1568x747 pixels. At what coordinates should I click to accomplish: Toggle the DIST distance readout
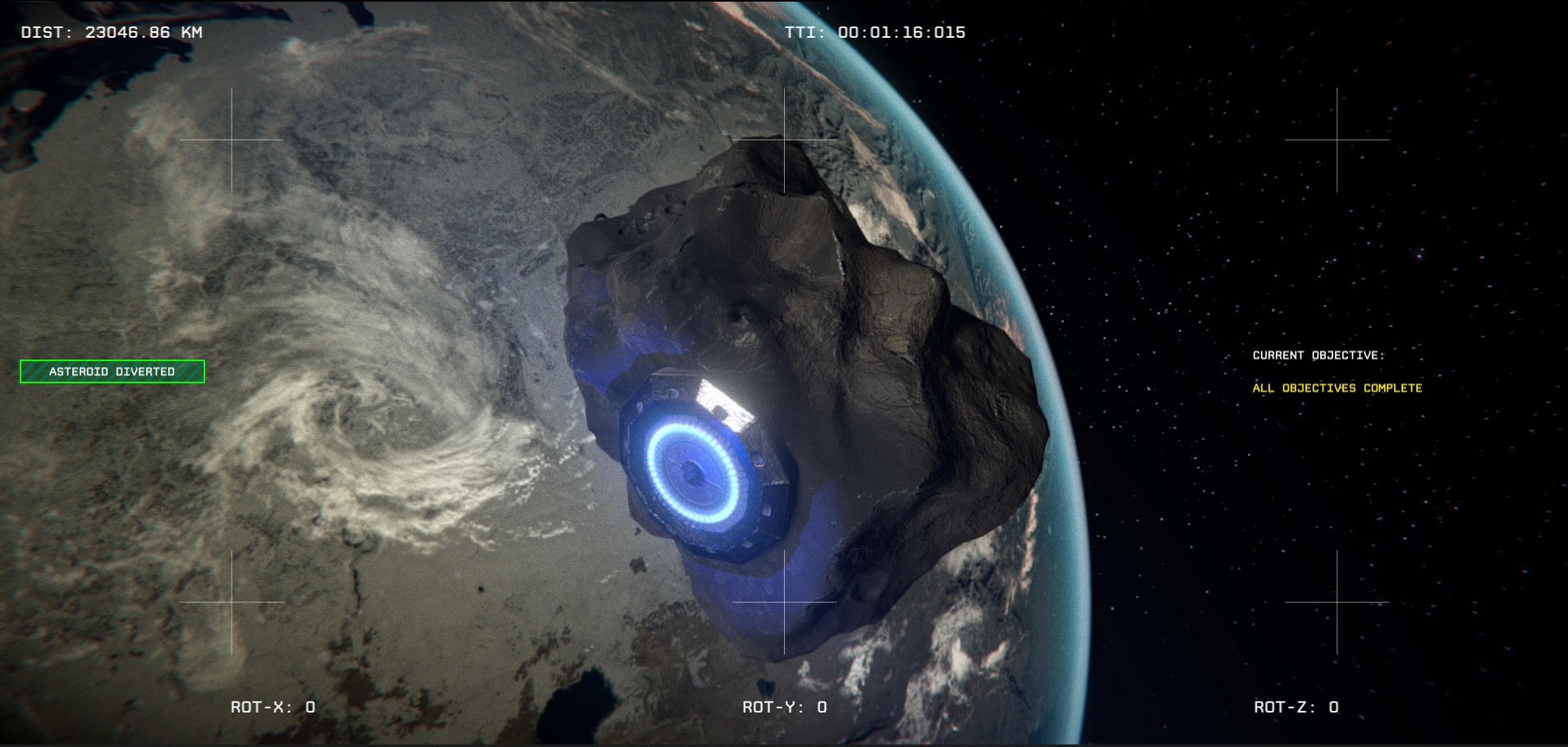point(109,33)
